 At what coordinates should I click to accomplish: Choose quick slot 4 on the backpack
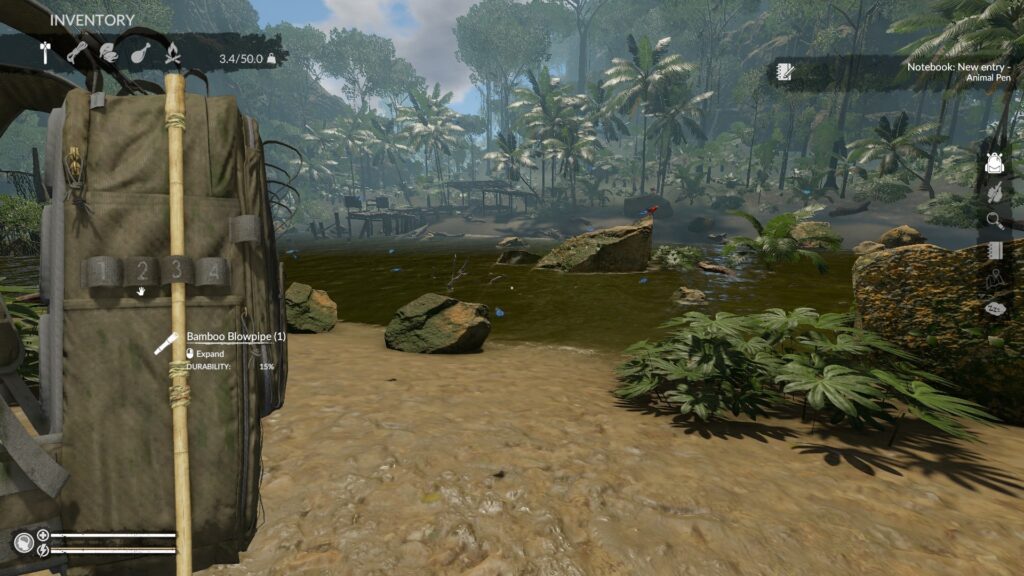tap(212, 270)
